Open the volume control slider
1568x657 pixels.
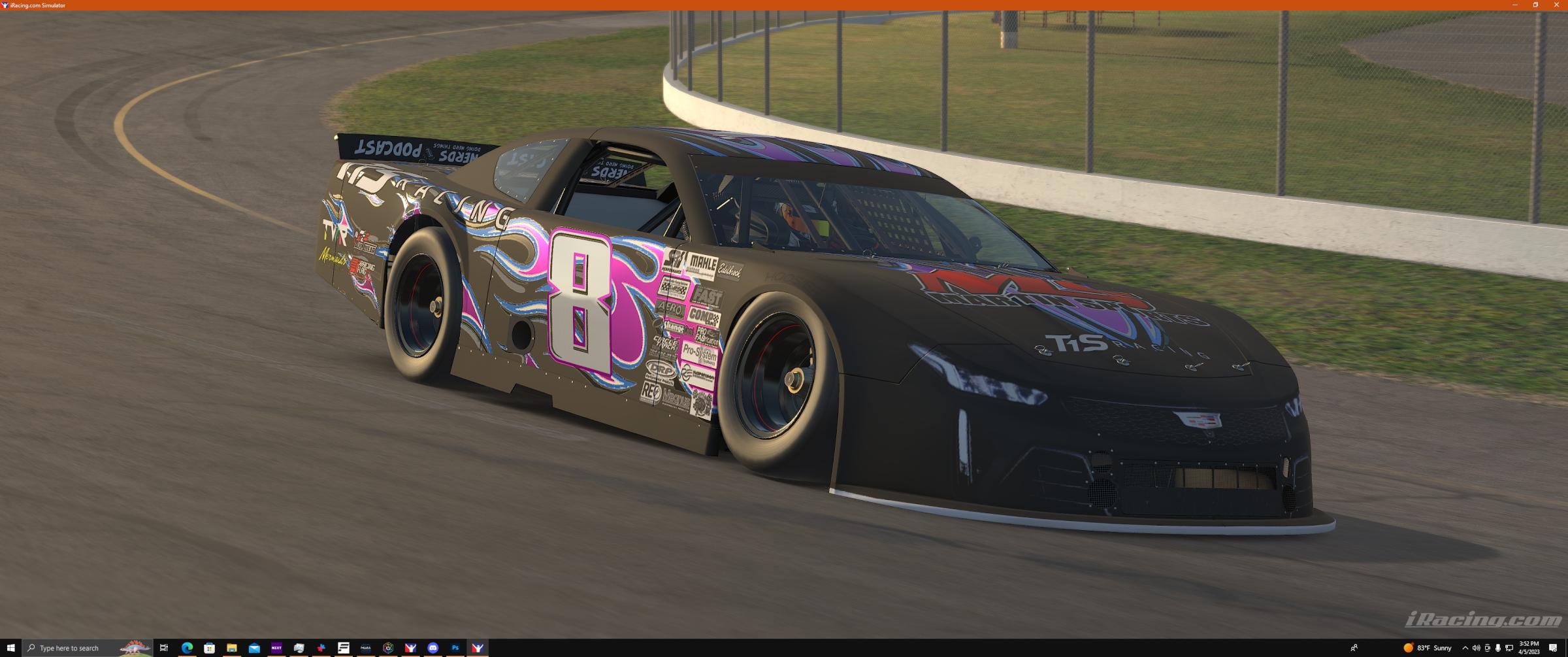(x=1477, y=648)
